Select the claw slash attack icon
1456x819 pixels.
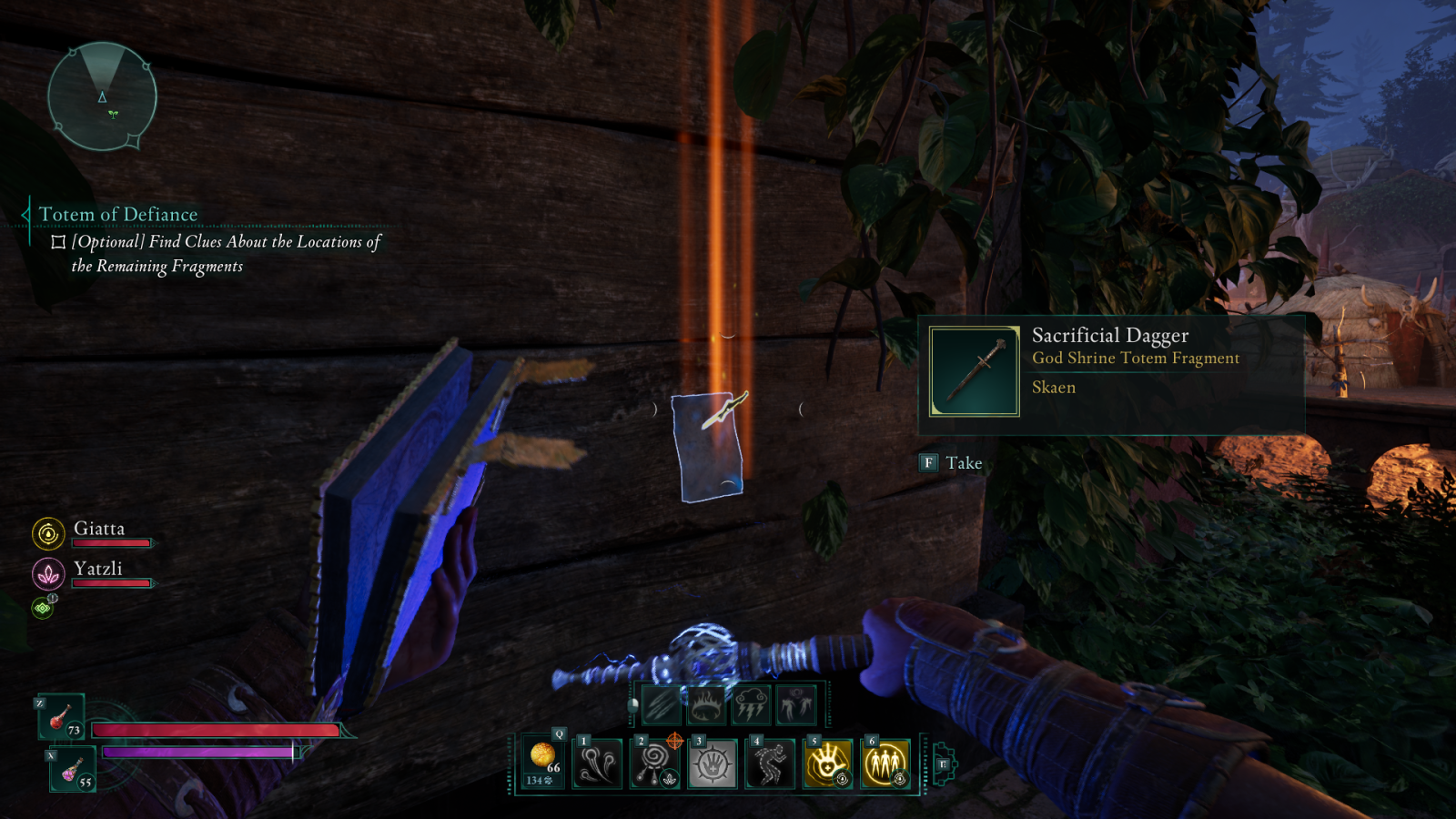coord(662,704)
